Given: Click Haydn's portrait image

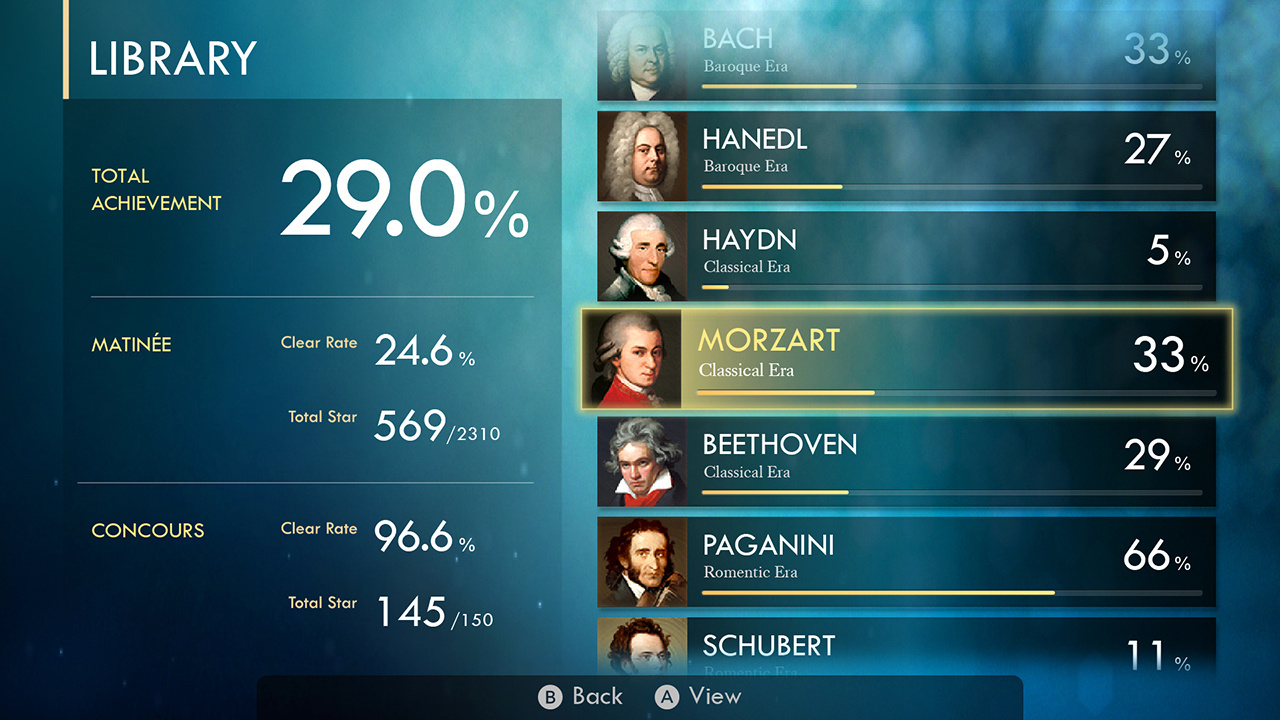Looking at the screenshot, I should pos(643,255).
